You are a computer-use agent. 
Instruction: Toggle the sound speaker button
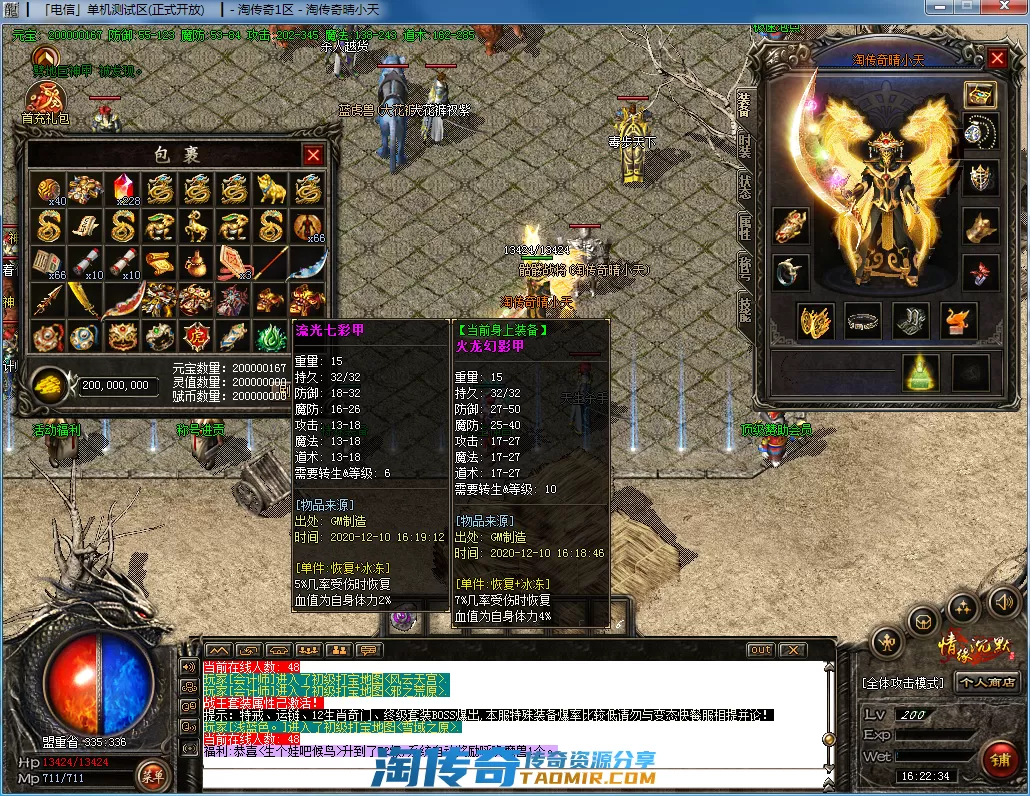[x=1002, y=601]
